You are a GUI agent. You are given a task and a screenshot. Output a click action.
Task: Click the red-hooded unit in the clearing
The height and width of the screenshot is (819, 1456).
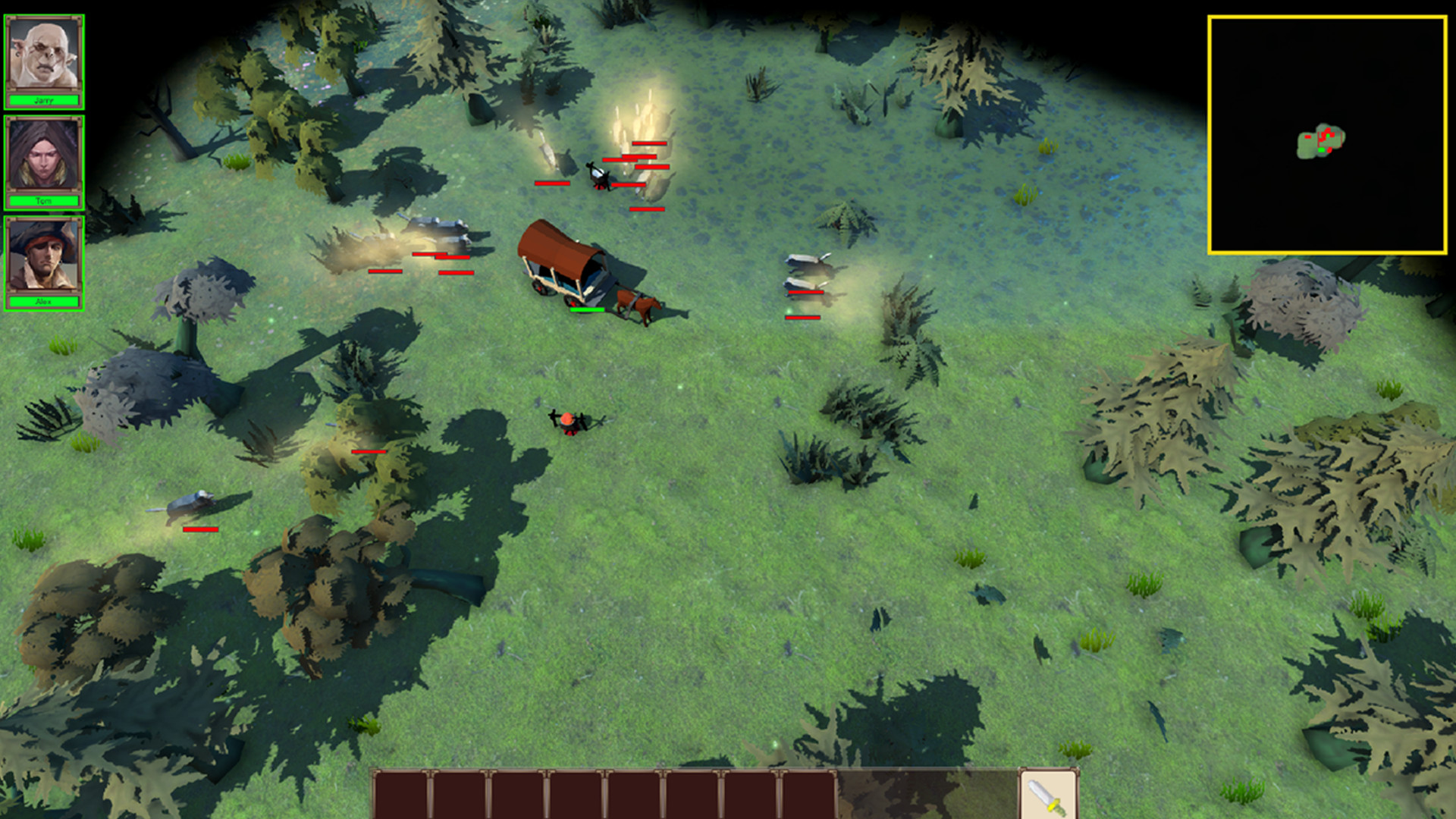[x=569, y=417]
